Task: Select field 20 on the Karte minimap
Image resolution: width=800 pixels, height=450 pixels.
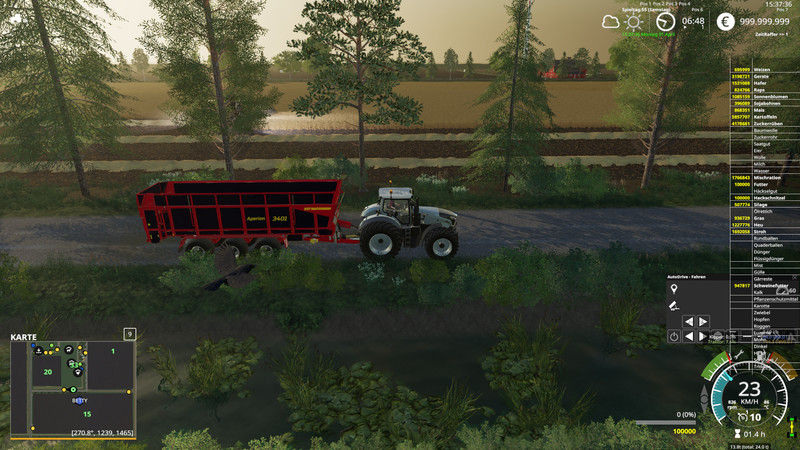Action: (47, 371)
